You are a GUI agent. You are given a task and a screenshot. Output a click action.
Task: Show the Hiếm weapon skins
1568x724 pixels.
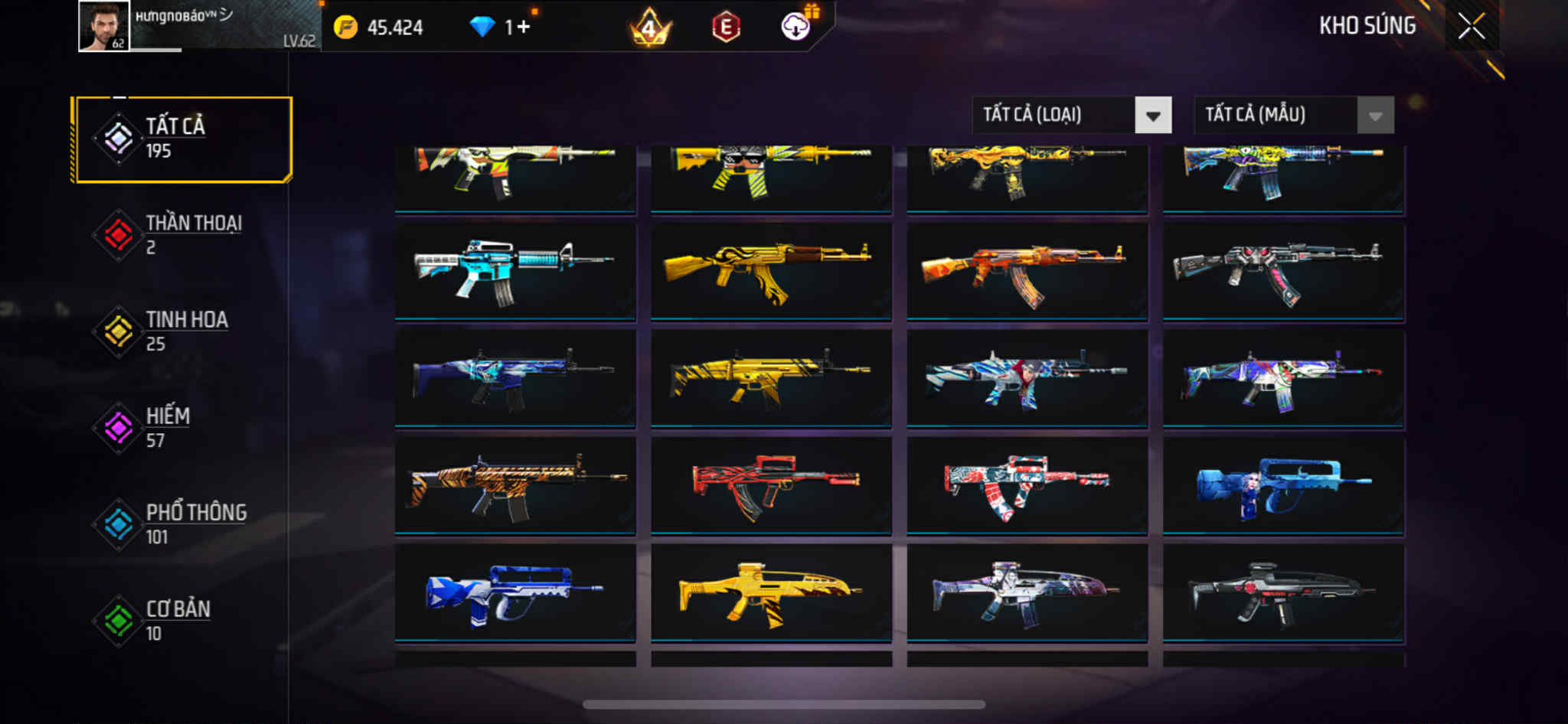click(182, 428)
